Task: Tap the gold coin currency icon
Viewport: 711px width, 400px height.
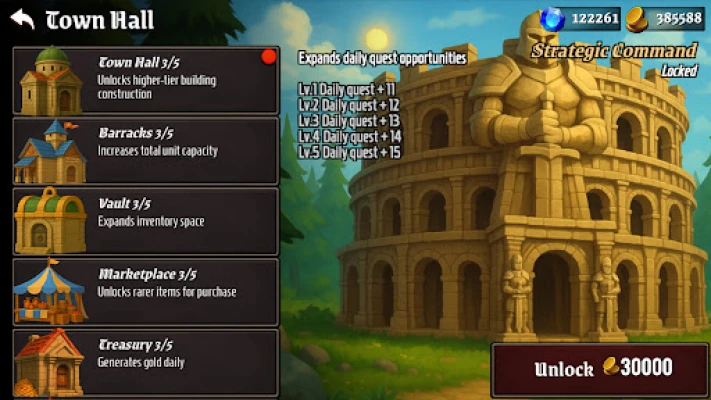Action: (638, 18)
